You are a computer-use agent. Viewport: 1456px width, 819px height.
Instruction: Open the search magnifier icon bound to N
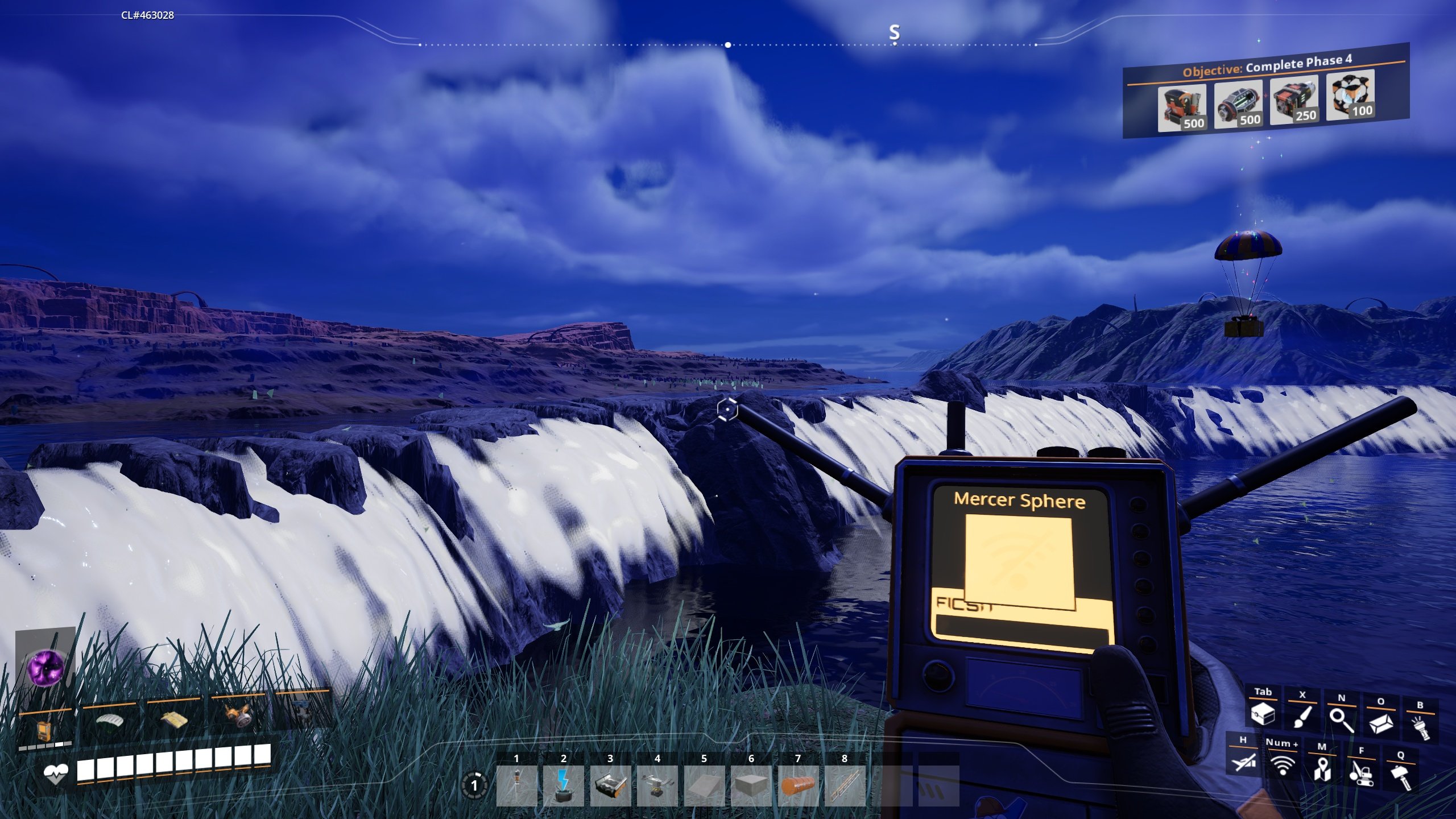1342,721
